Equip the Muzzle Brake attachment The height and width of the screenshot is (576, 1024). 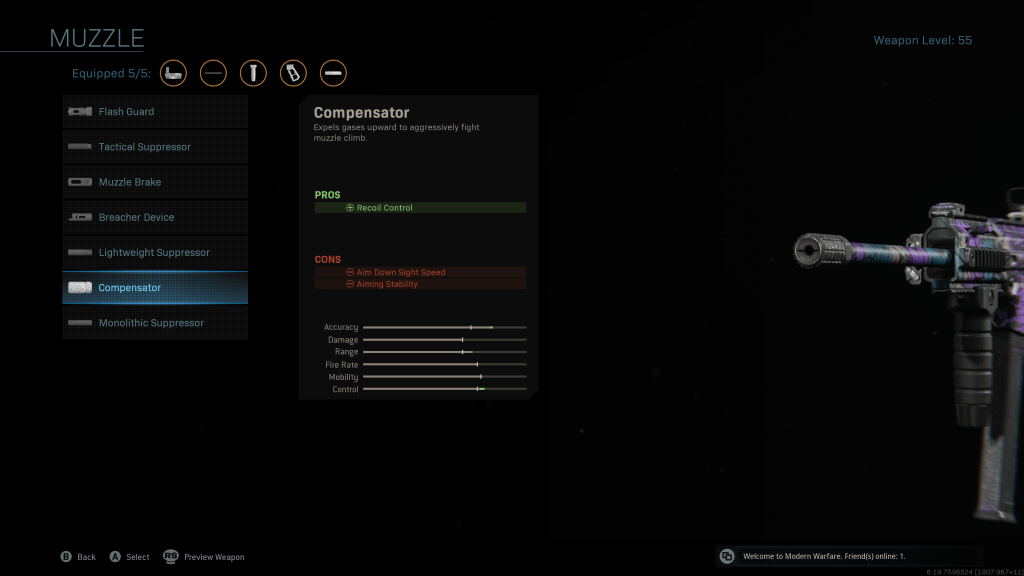[x=155, y=182]
